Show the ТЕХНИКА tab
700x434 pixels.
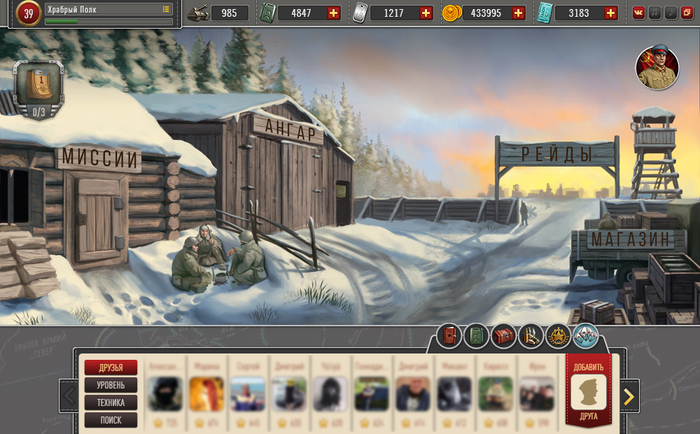coord(111,402)
